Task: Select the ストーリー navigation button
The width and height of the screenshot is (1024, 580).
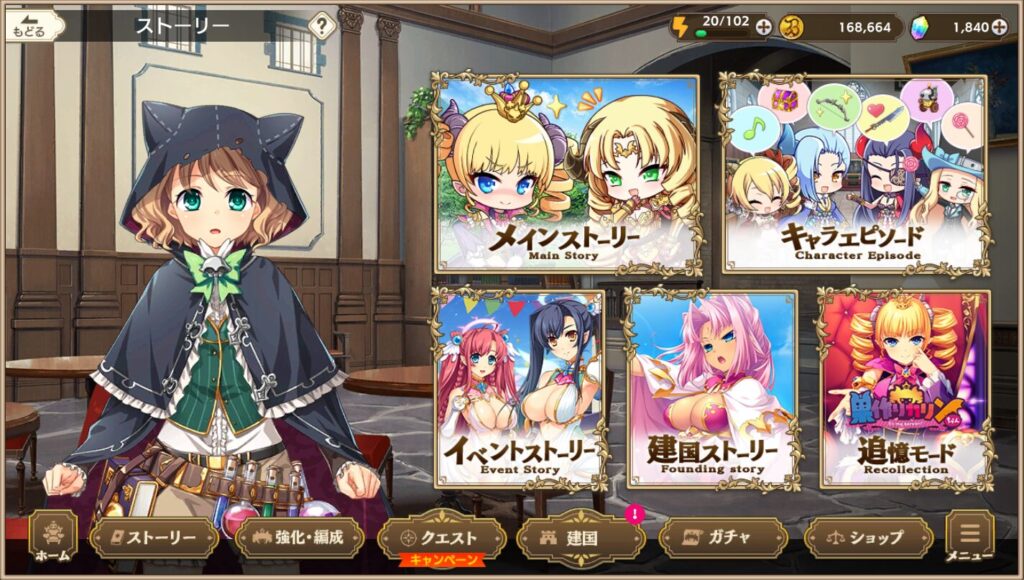Action: [154, 537]
